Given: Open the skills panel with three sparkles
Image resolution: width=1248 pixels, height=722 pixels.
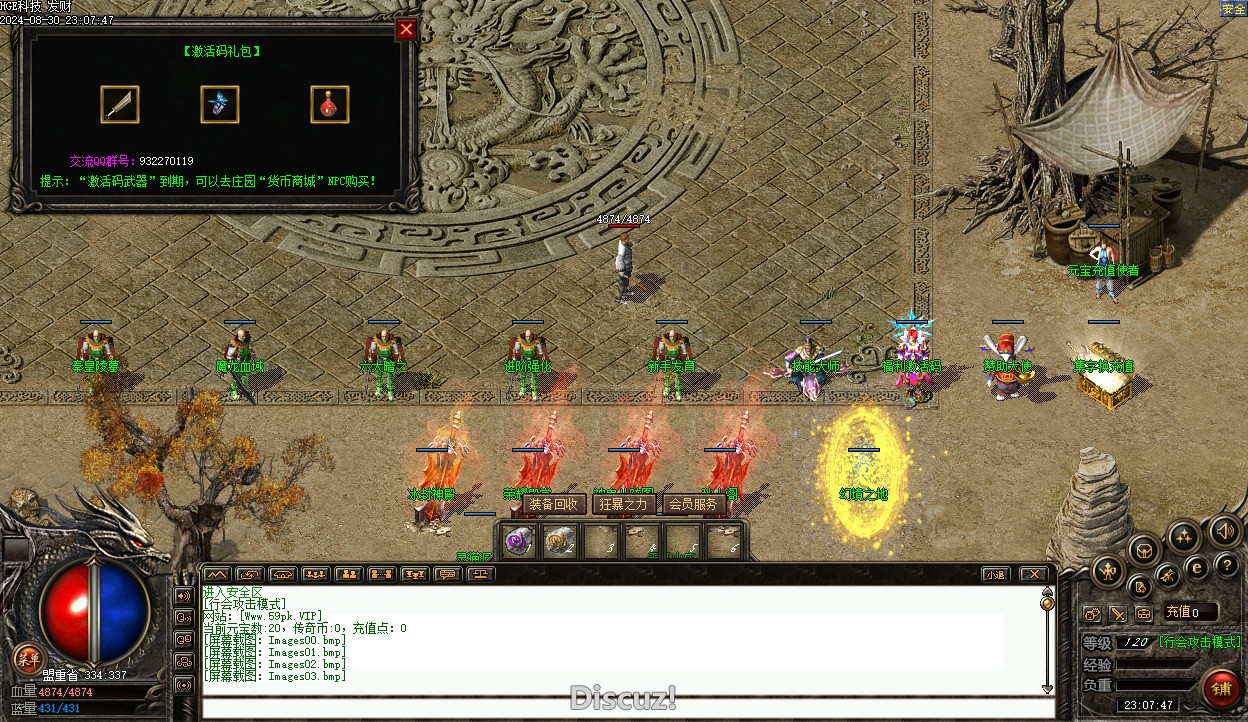Looking at the screenshot, I should click(x=1185, y=537).
